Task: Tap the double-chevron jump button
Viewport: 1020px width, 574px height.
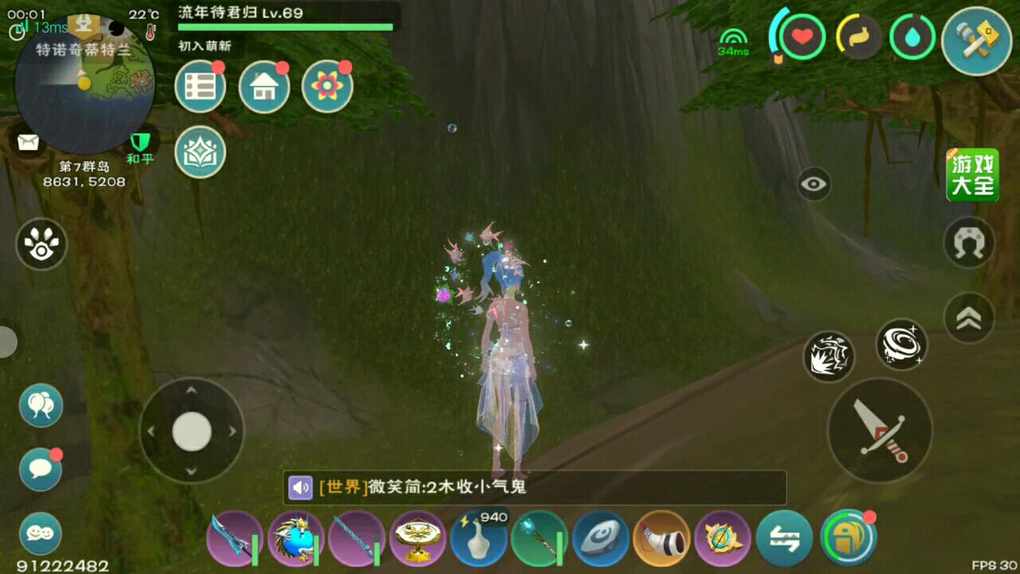Action: [969, 318]
